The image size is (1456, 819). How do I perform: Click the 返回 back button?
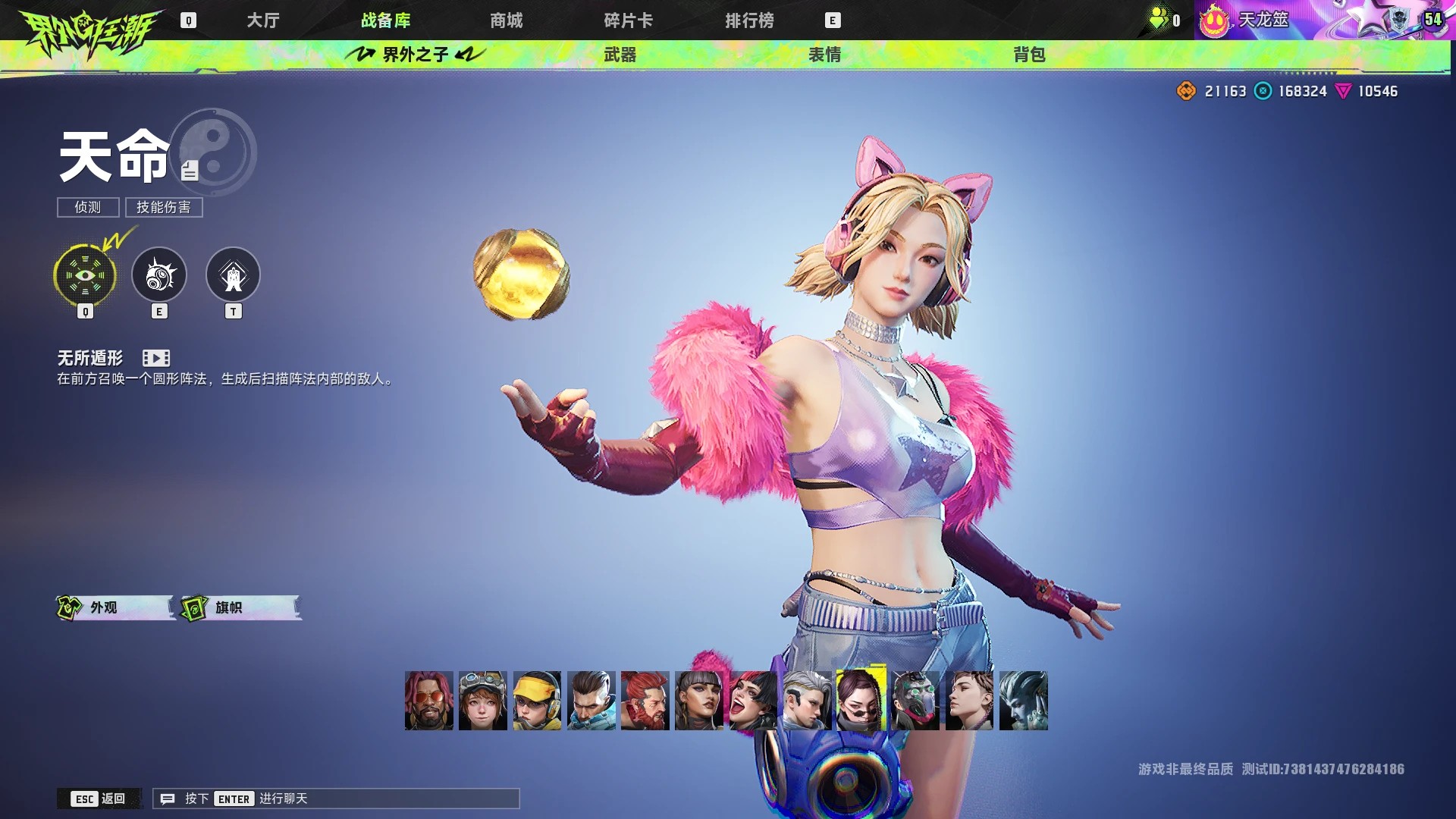point(99,799)
